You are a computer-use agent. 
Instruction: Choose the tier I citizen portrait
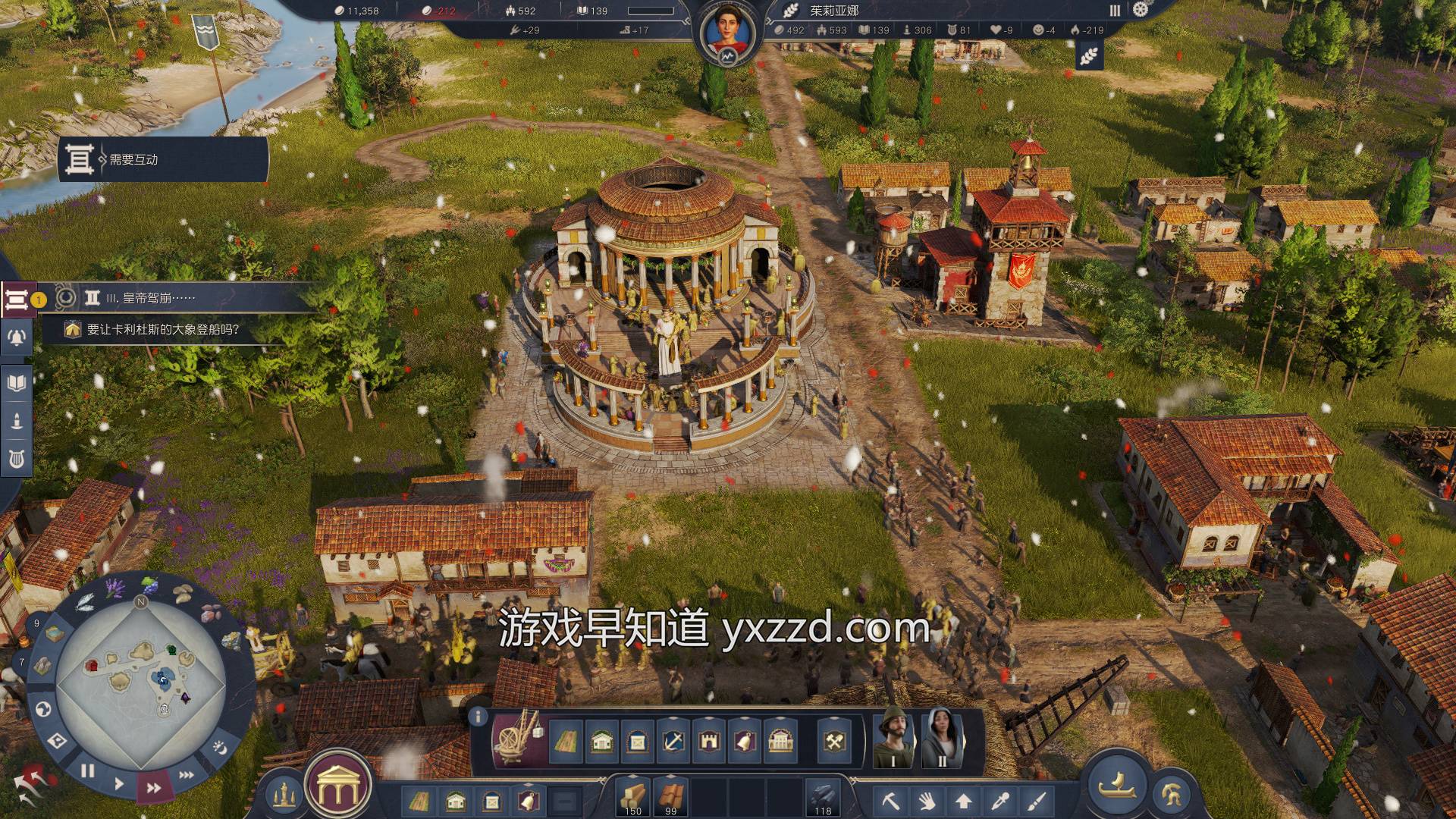coord(893,739)
